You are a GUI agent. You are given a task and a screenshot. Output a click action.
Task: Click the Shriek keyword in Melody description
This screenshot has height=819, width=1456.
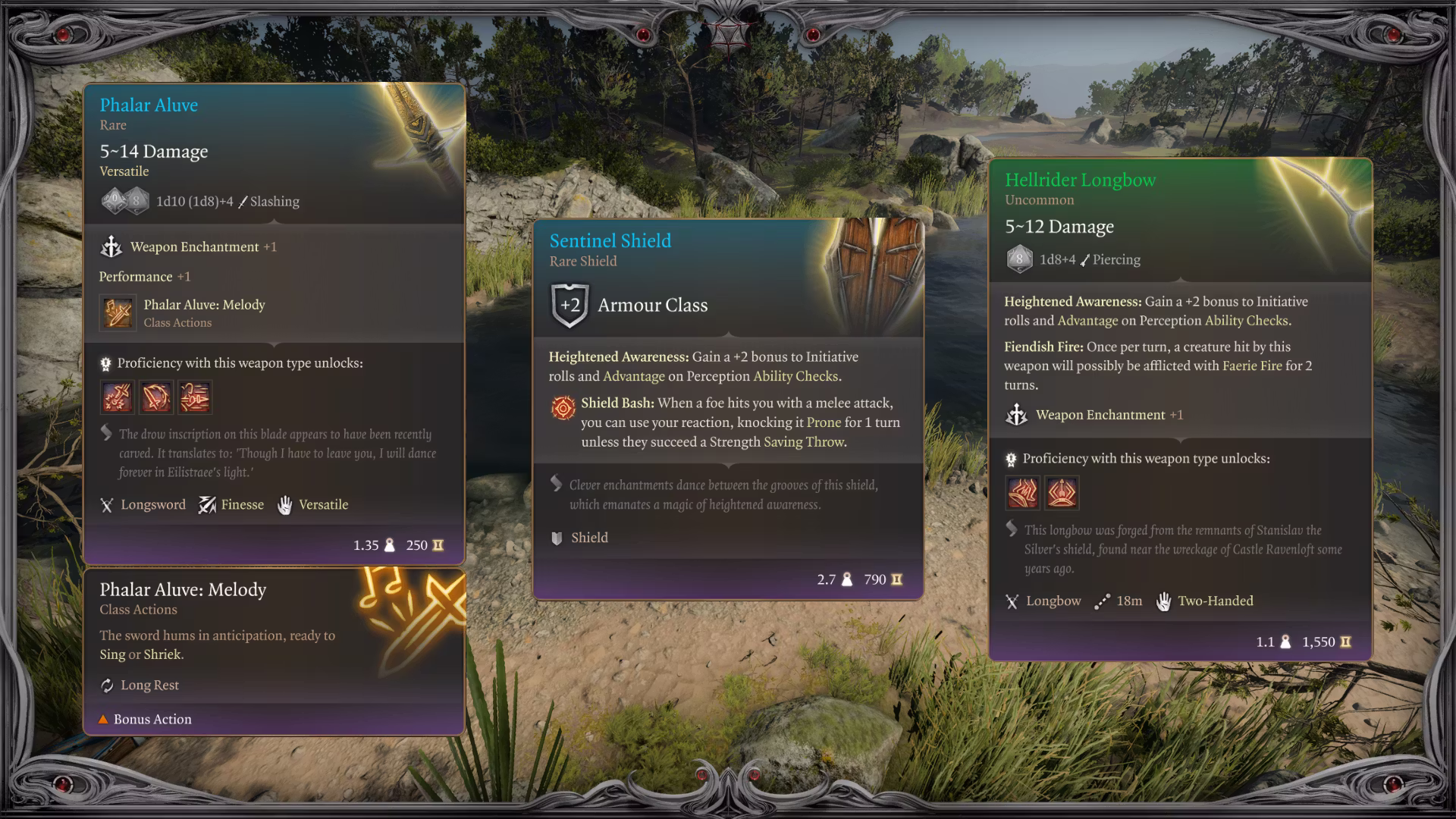coord(163,654)
